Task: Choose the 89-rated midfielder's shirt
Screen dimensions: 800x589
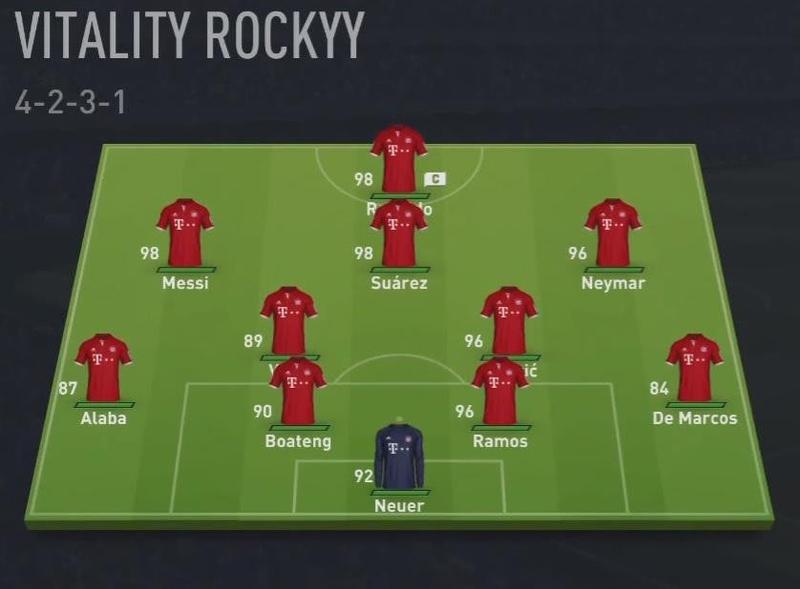Action: [288, 318]
